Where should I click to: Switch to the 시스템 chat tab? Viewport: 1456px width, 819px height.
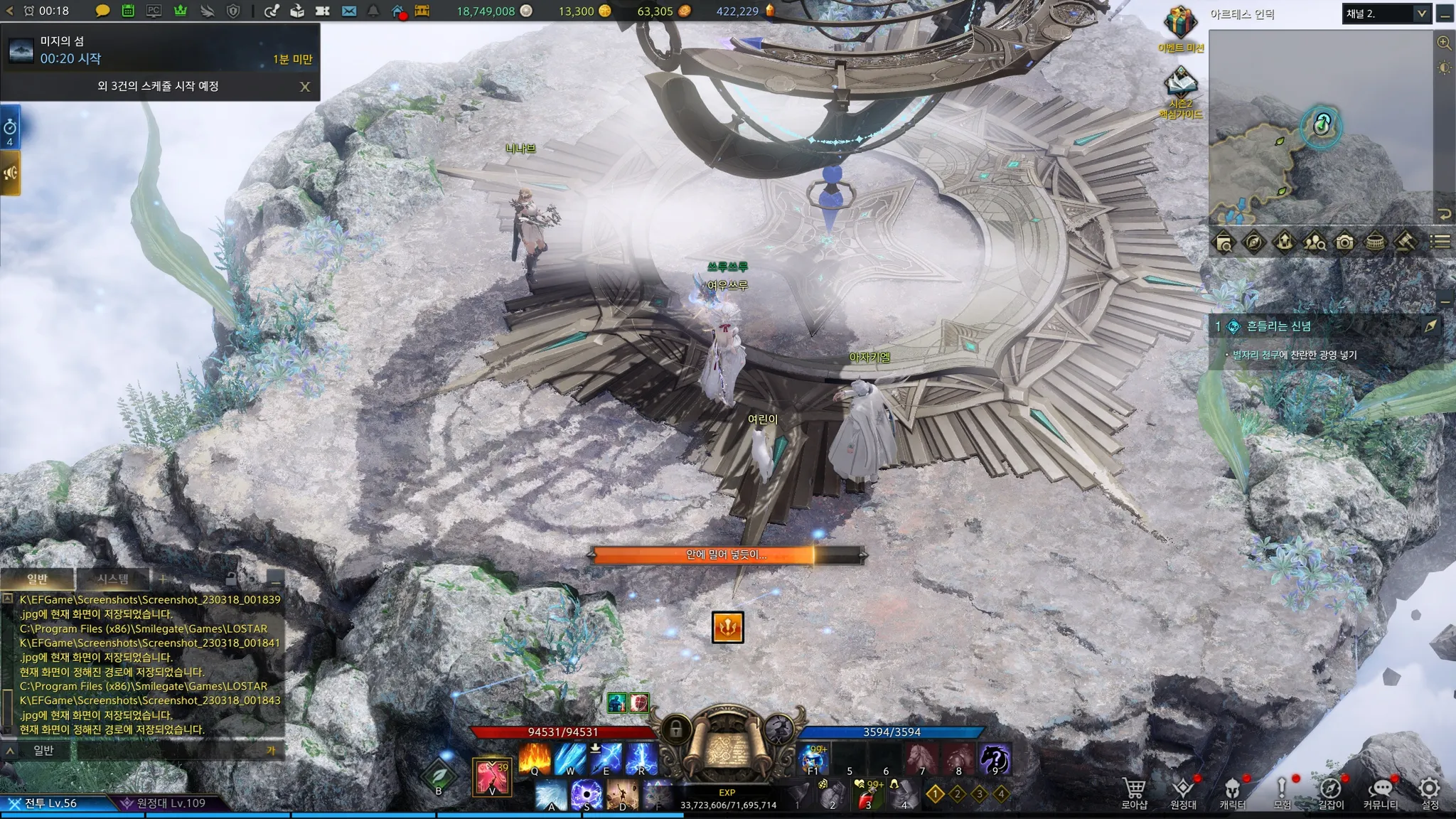113,579
